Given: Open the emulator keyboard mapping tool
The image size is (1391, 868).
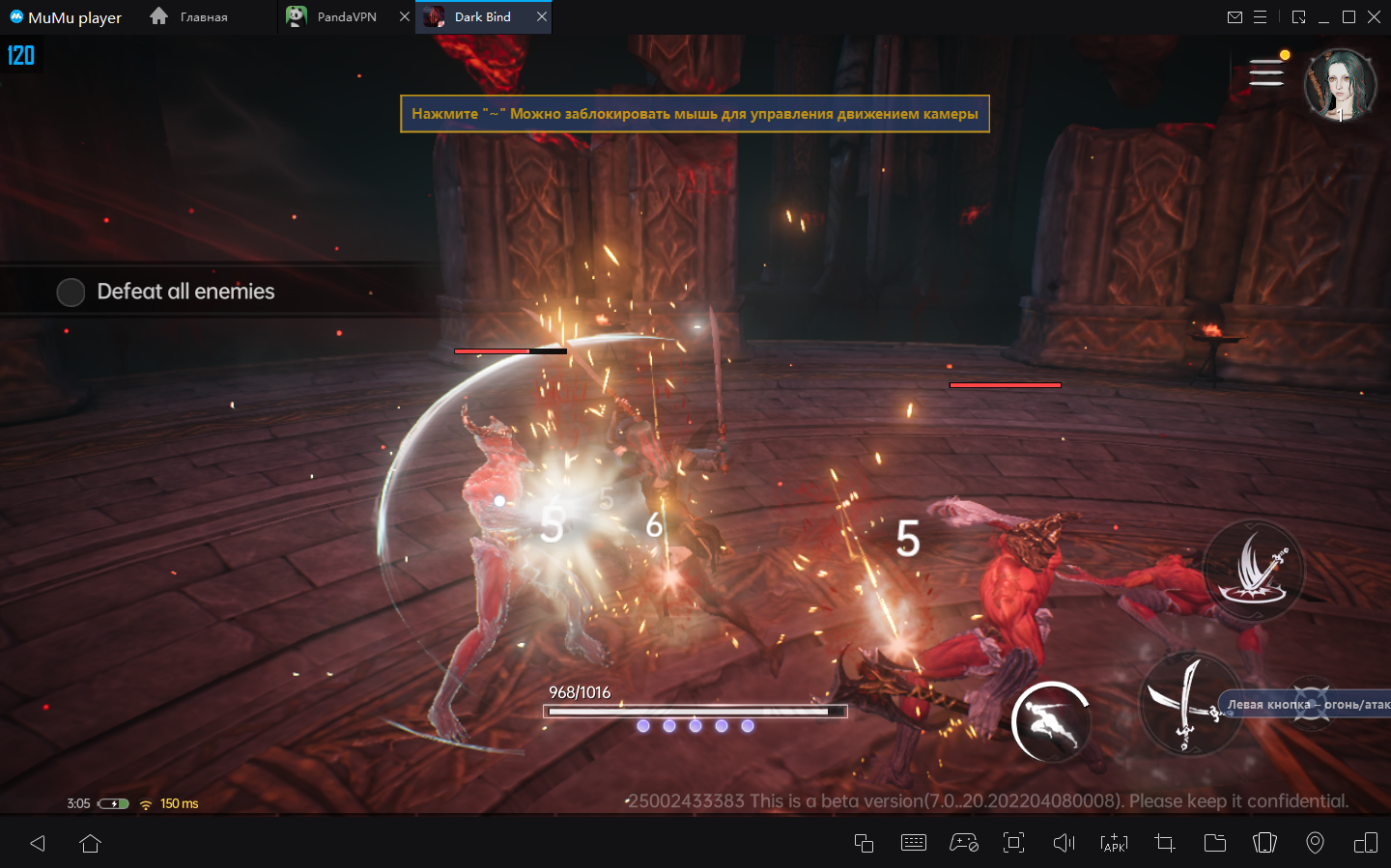Looking at the screenshot, I should click(x=913, y=843).
